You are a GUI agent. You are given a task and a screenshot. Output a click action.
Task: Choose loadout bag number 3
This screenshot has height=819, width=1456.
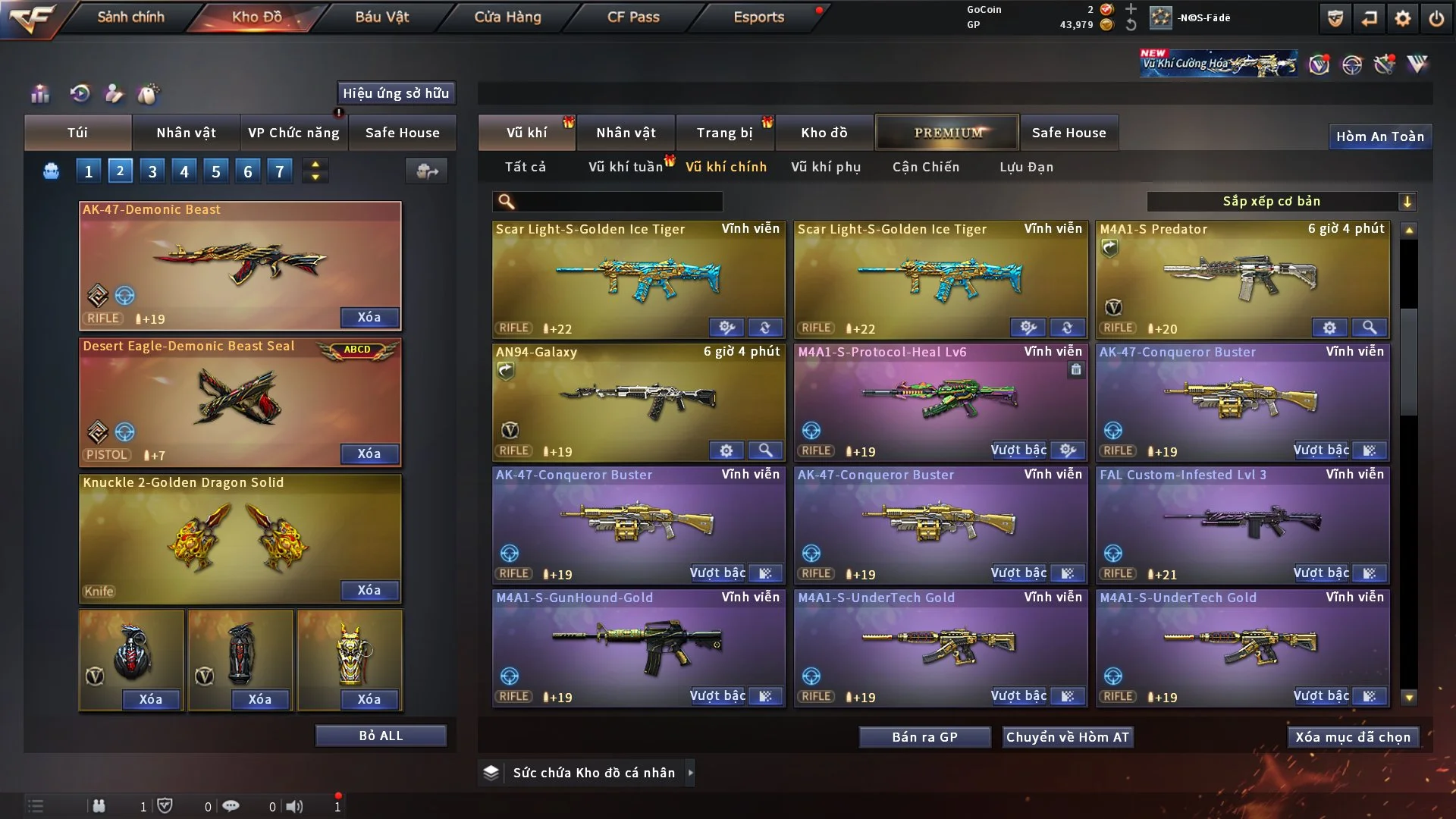click(x=152, y=171)
